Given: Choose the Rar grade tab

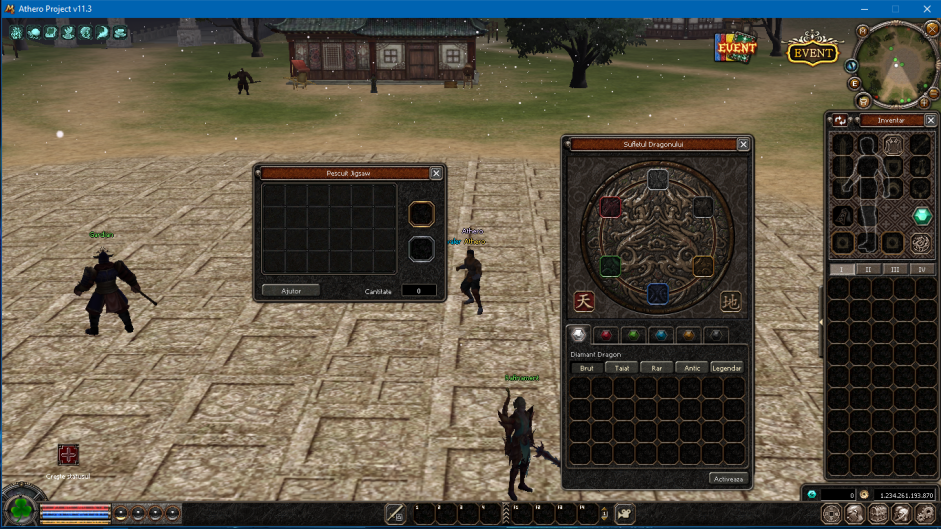Looking at the screenshot, I should 656,368.
